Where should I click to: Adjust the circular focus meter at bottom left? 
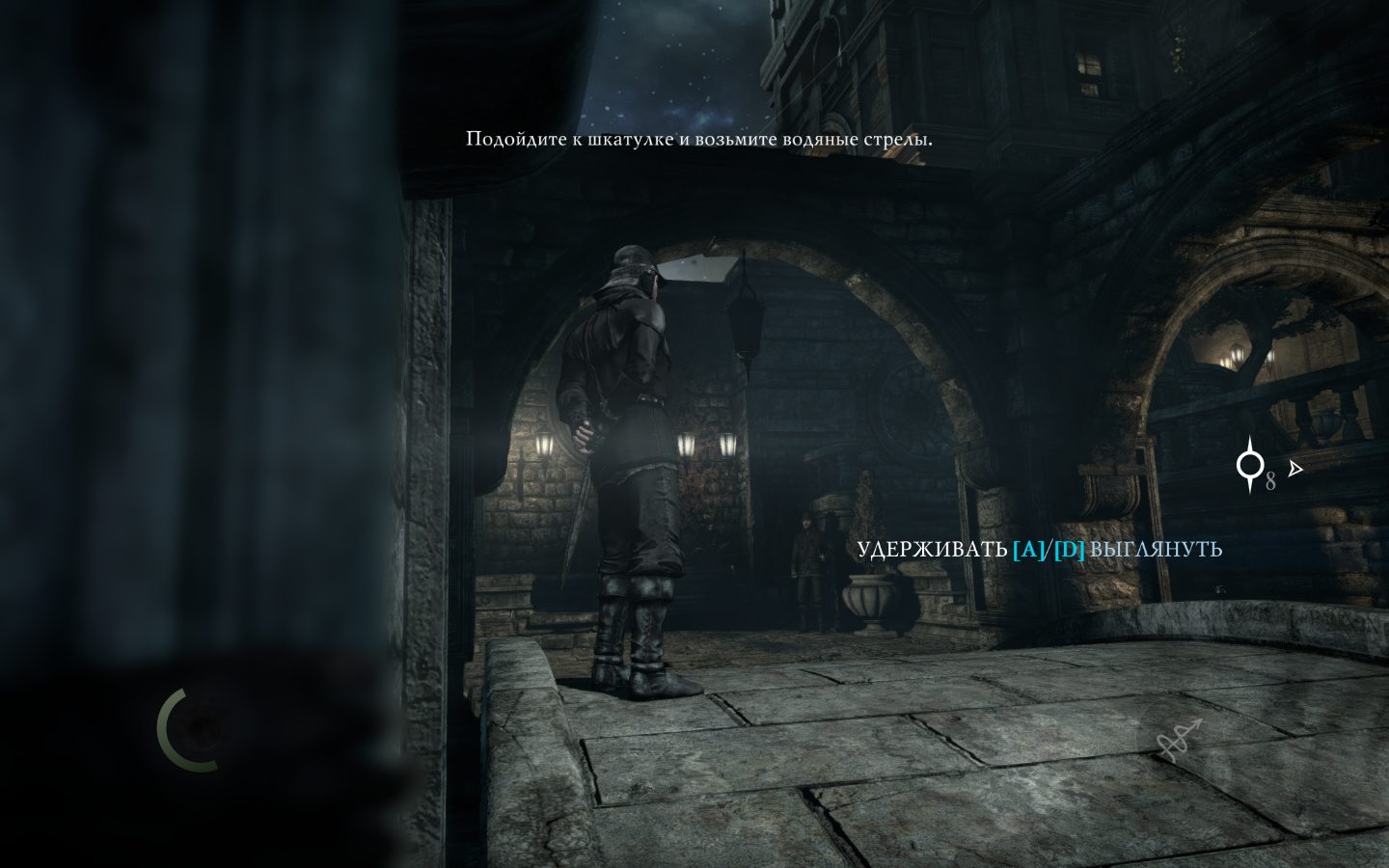(189, 730)
